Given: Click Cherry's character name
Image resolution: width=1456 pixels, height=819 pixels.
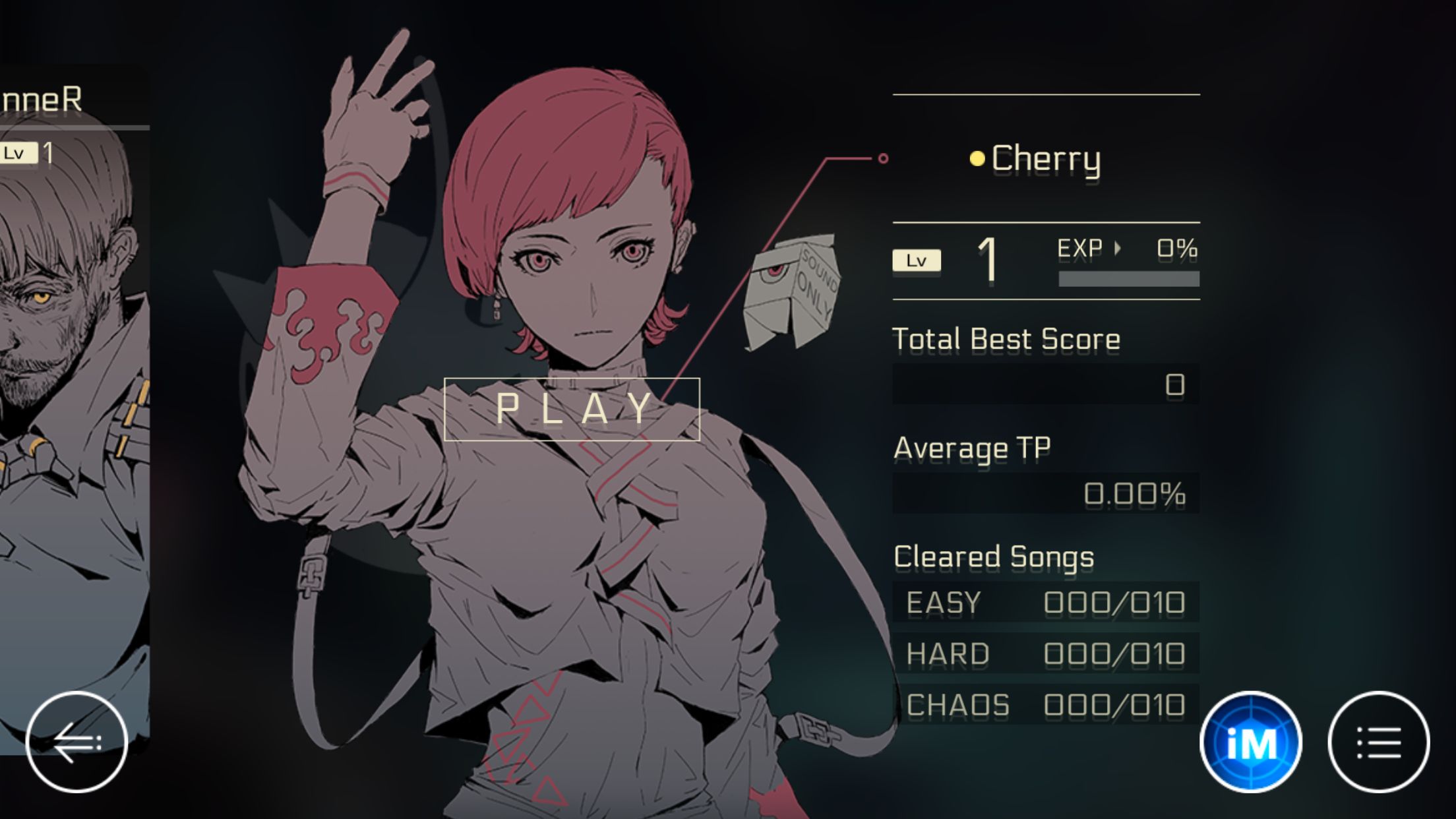Looking at the screenshot, I should coord(1046,158).
